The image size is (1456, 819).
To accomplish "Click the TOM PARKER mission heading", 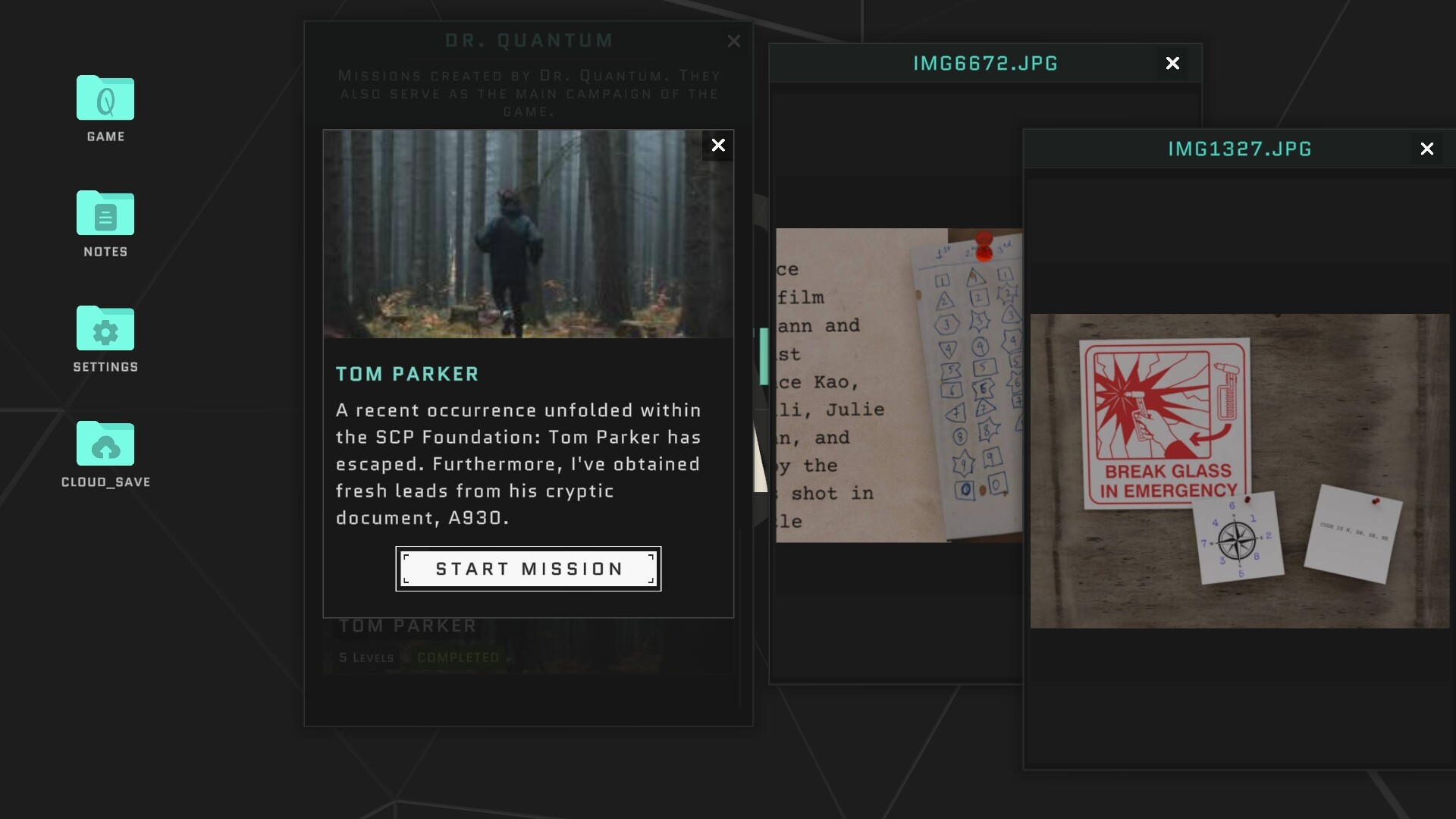I will [407, 373].
